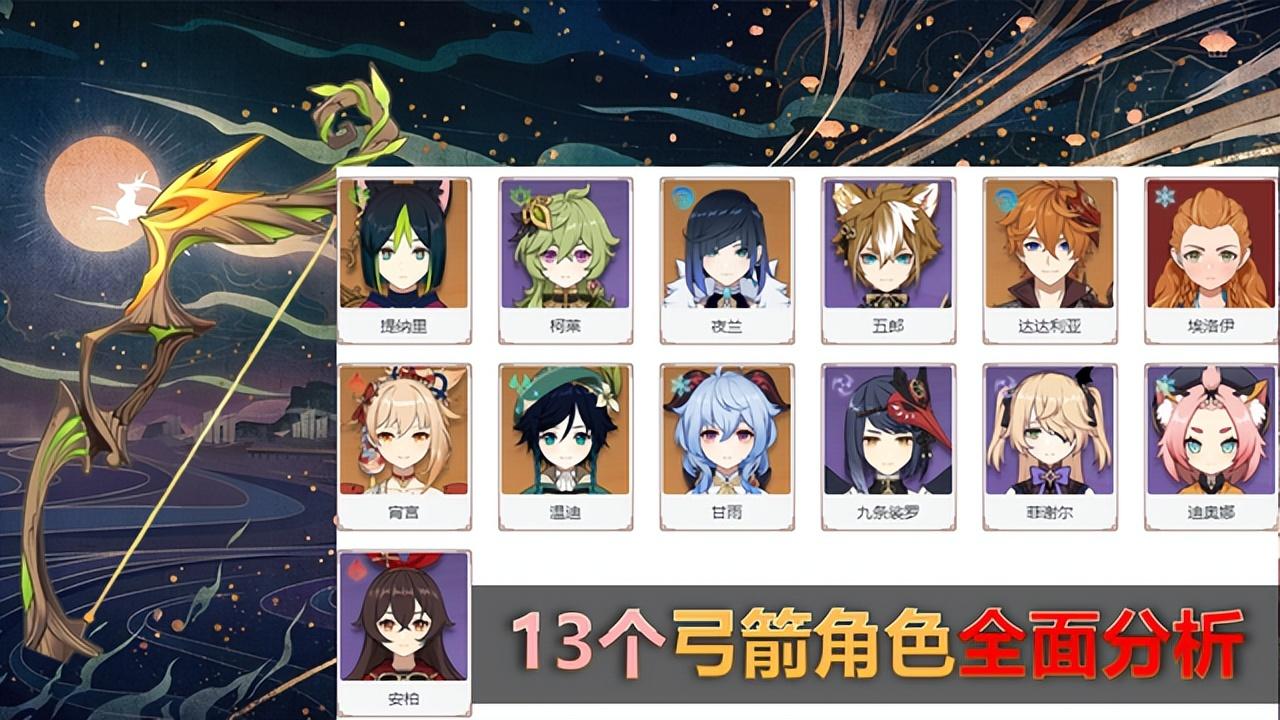Click the Anemo element icon on 温迪's card
Viewport: 1280px width, 720px height.
521,383
